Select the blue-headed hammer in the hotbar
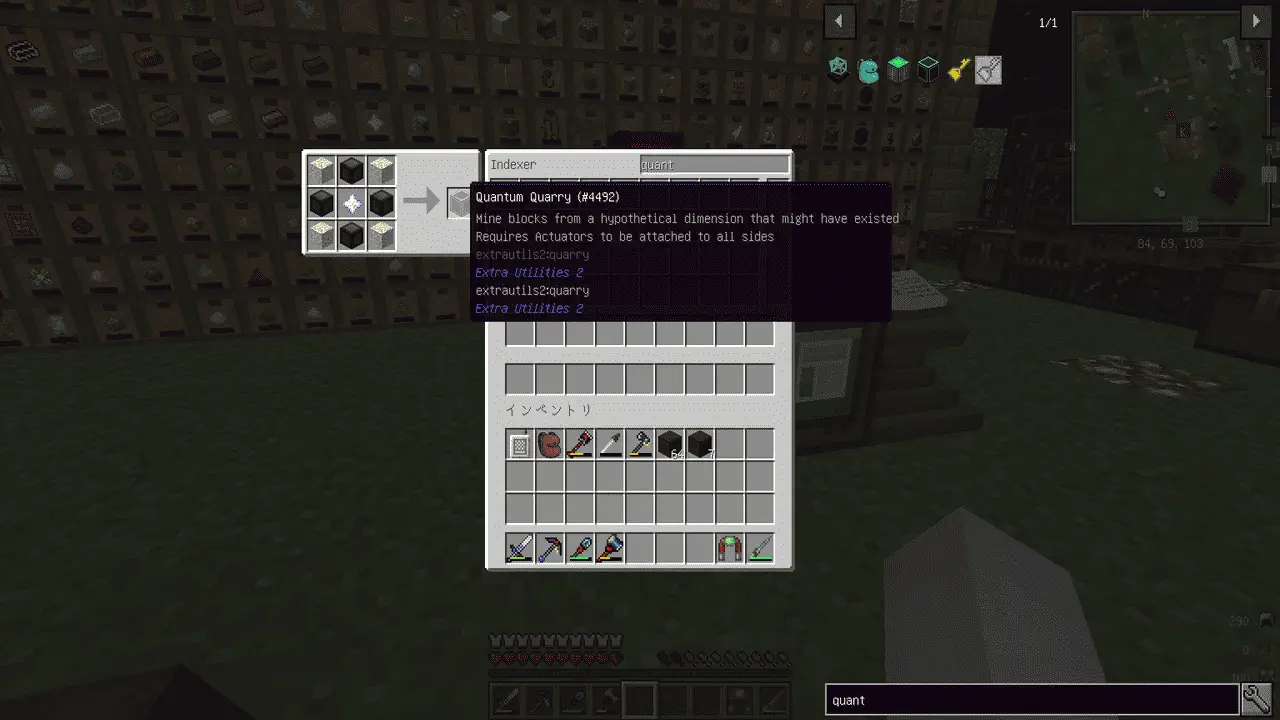The height and width of the screenshot is (720, 1280). 610,548
